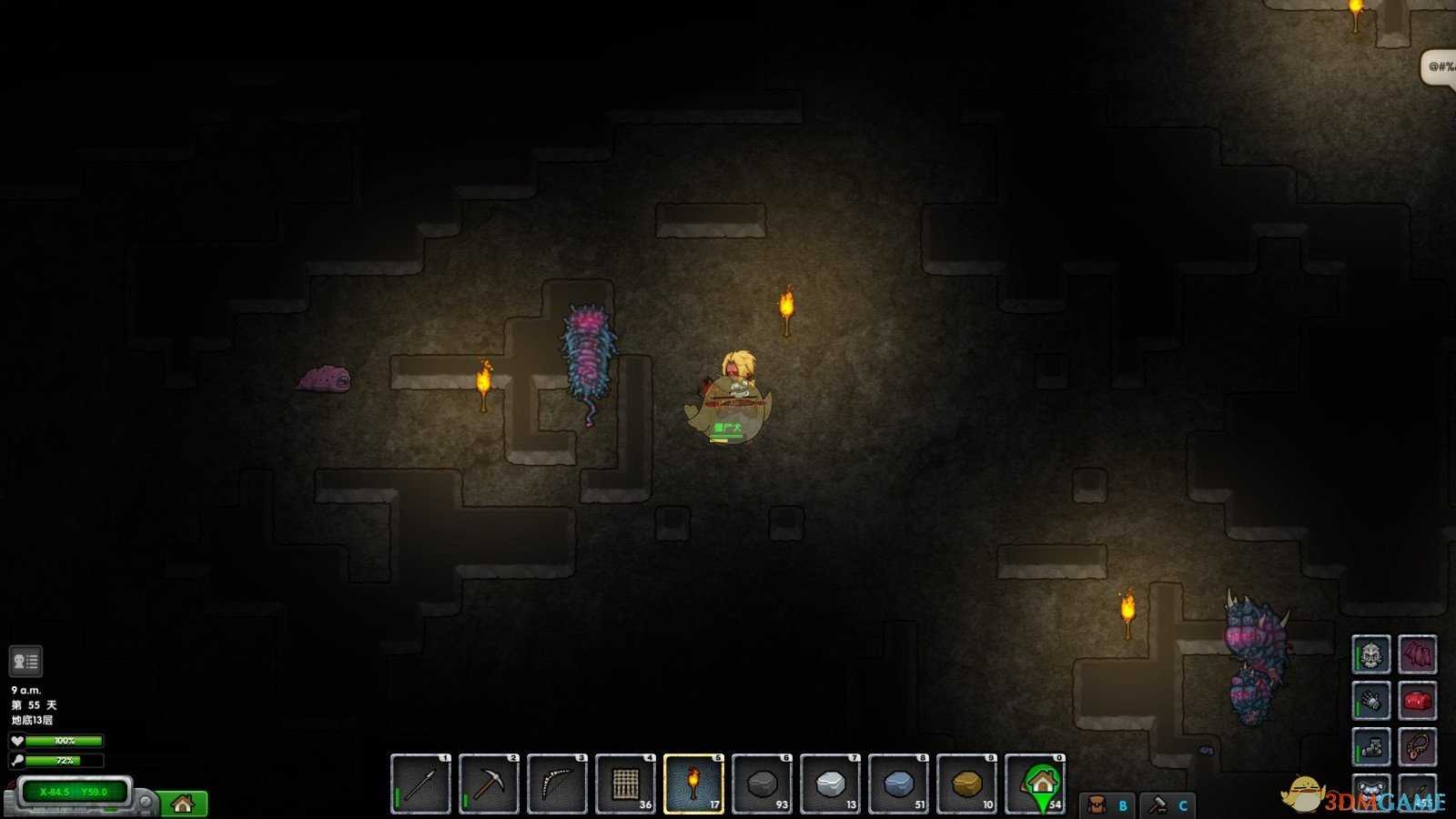Select the spear in hotbar slot 1

(x=420, y=784)
